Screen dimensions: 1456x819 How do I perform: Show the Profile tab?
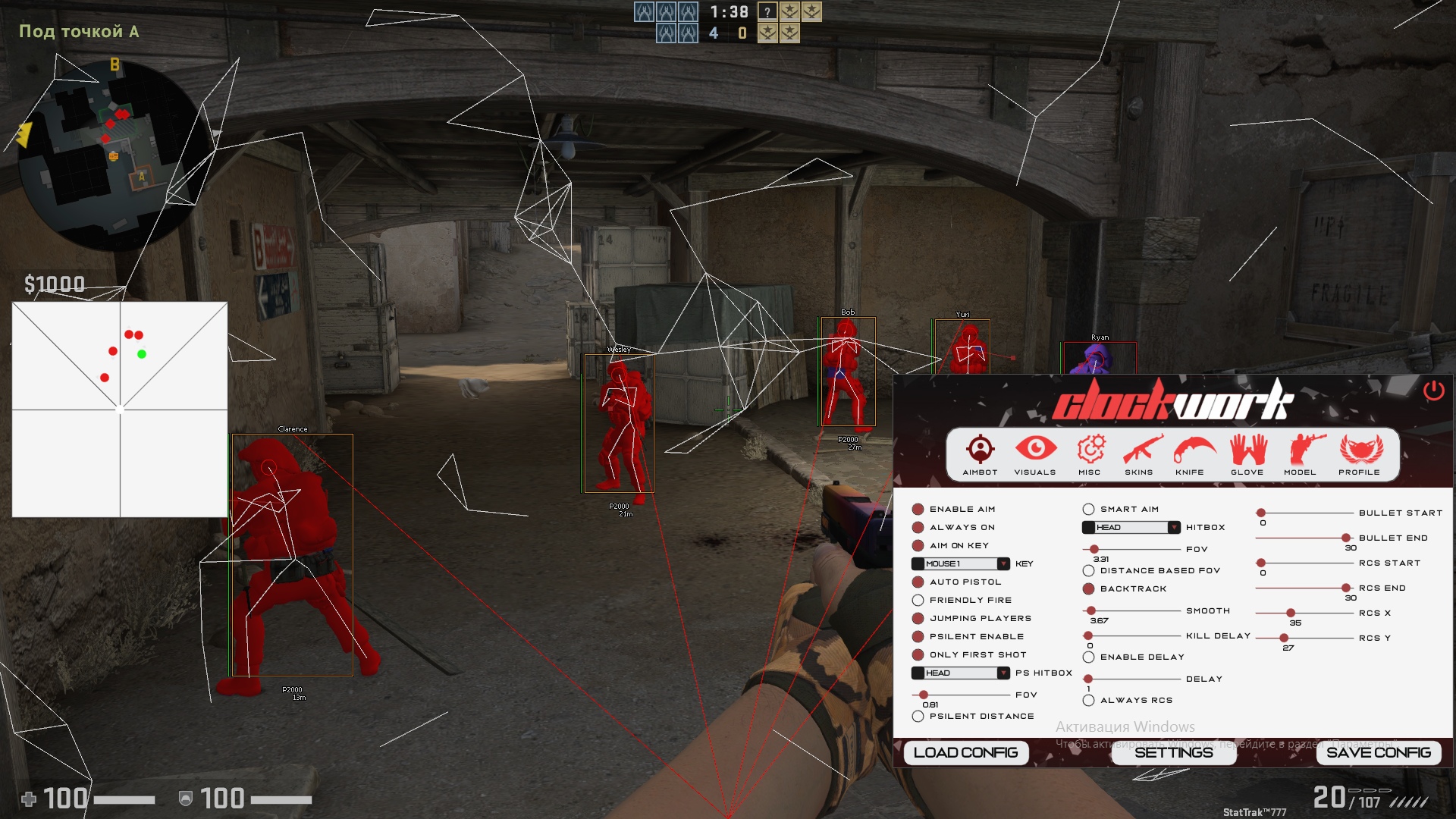pos(1360,454)
